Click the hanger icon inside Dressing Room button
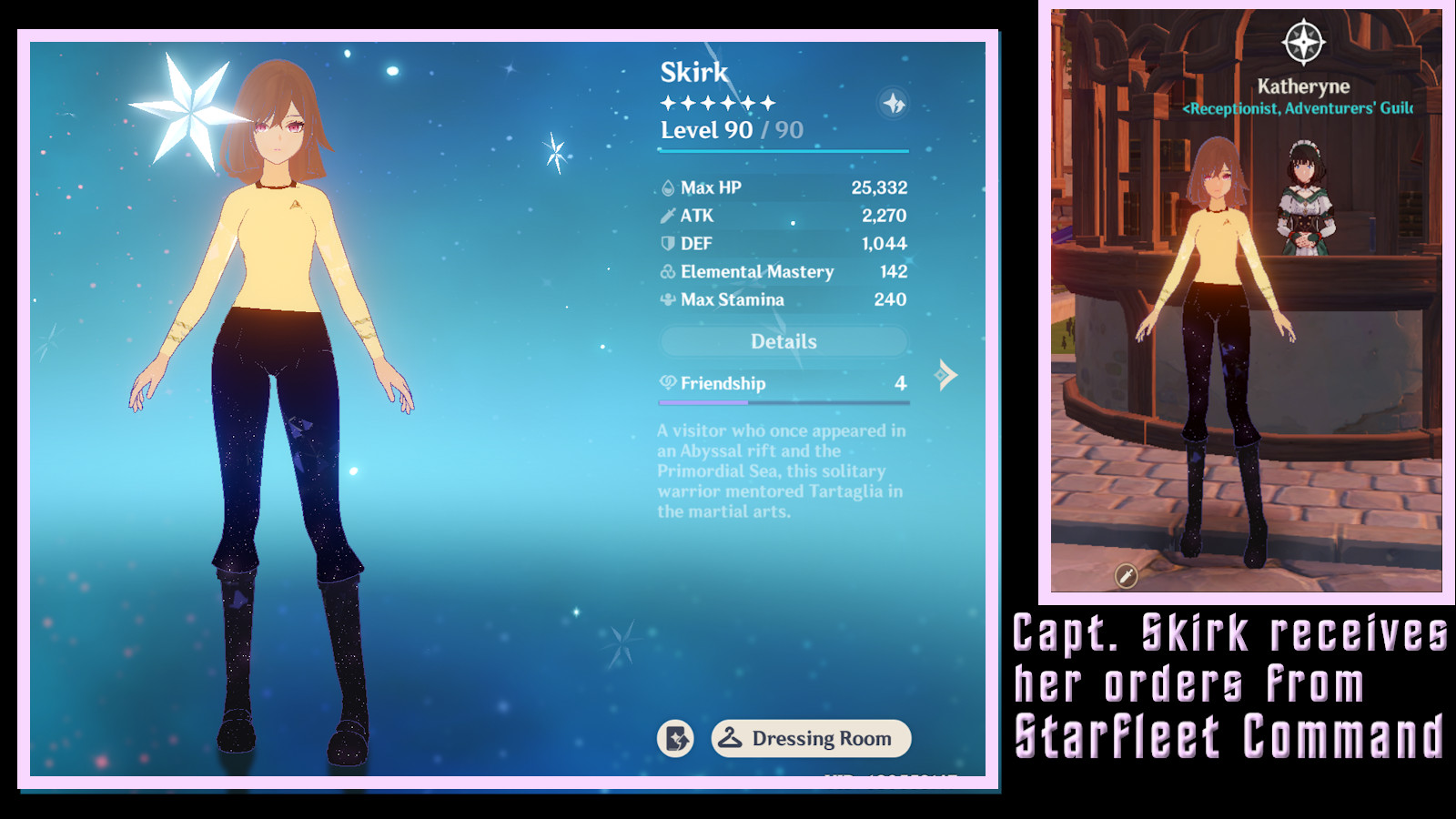The image size is (1456, 819). click(x=733, y=738)
